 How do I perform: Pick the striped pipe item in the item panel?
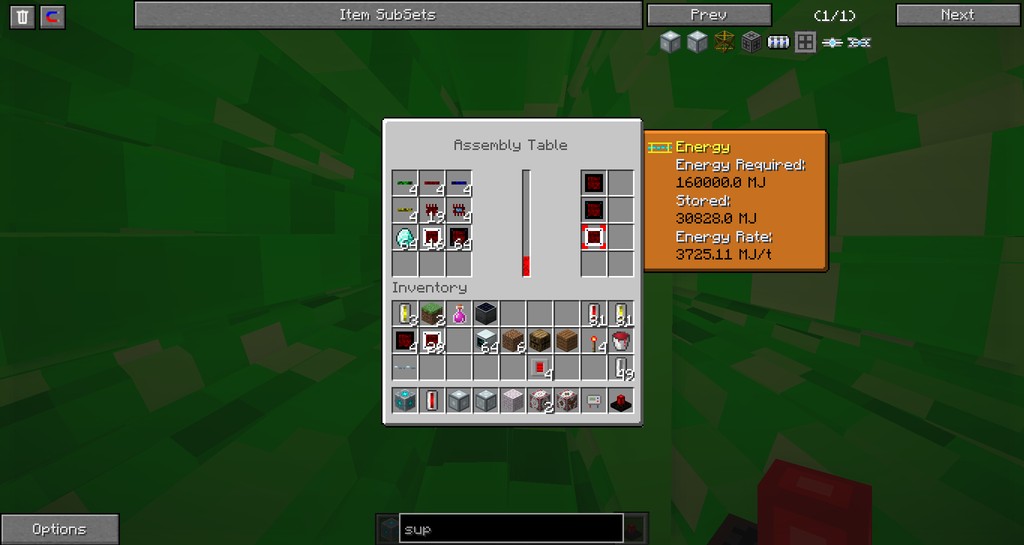pyautogui.click(x=778, y=42)
